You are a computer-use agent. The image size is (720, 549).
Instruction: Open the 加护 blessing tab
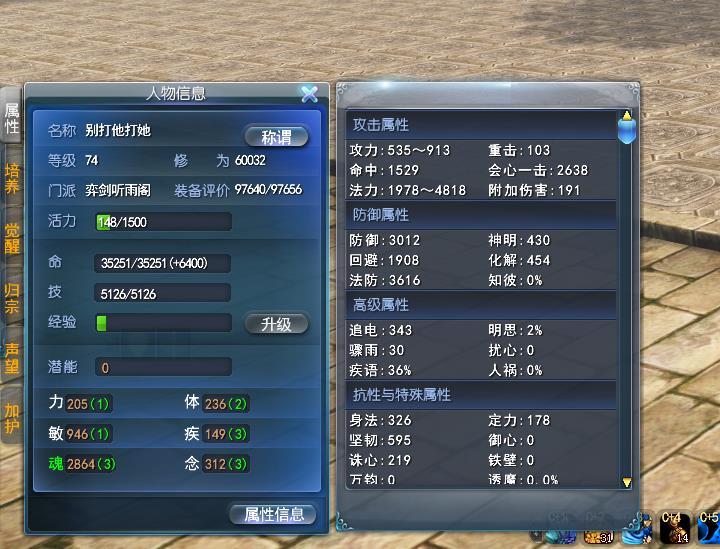click(x=12, y=418)
